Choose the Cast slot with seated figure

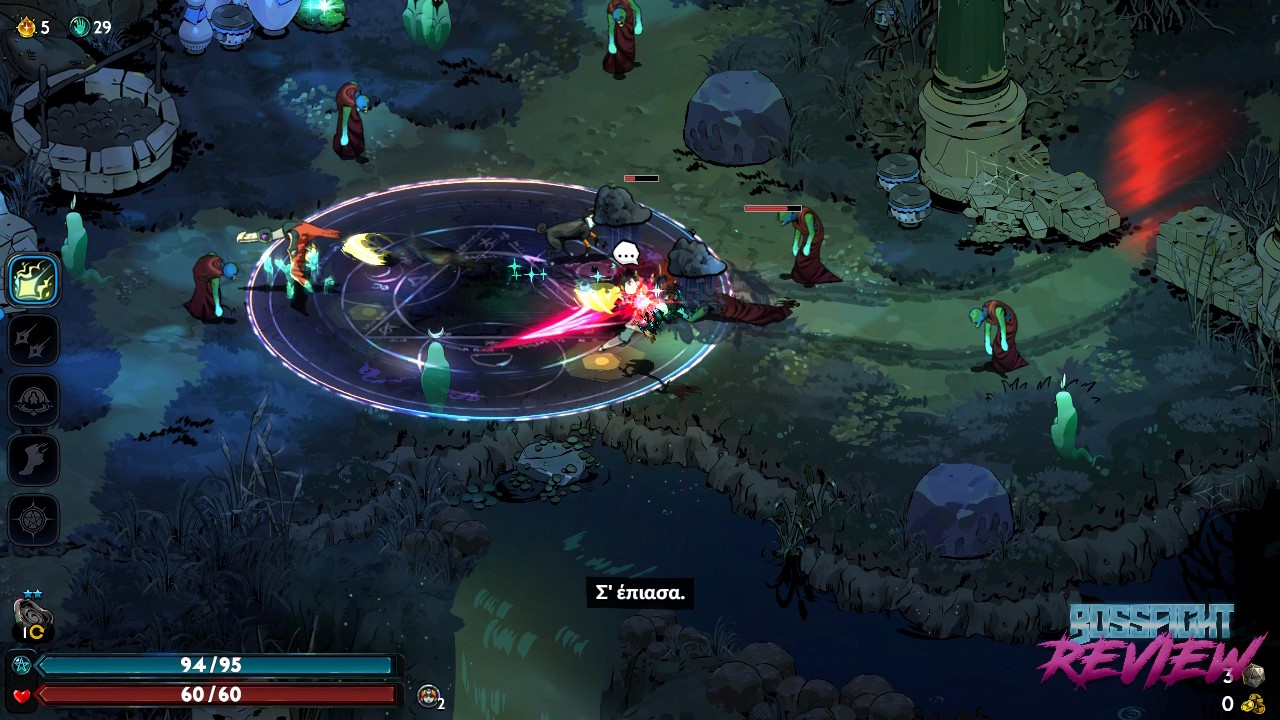pos(34,400)
